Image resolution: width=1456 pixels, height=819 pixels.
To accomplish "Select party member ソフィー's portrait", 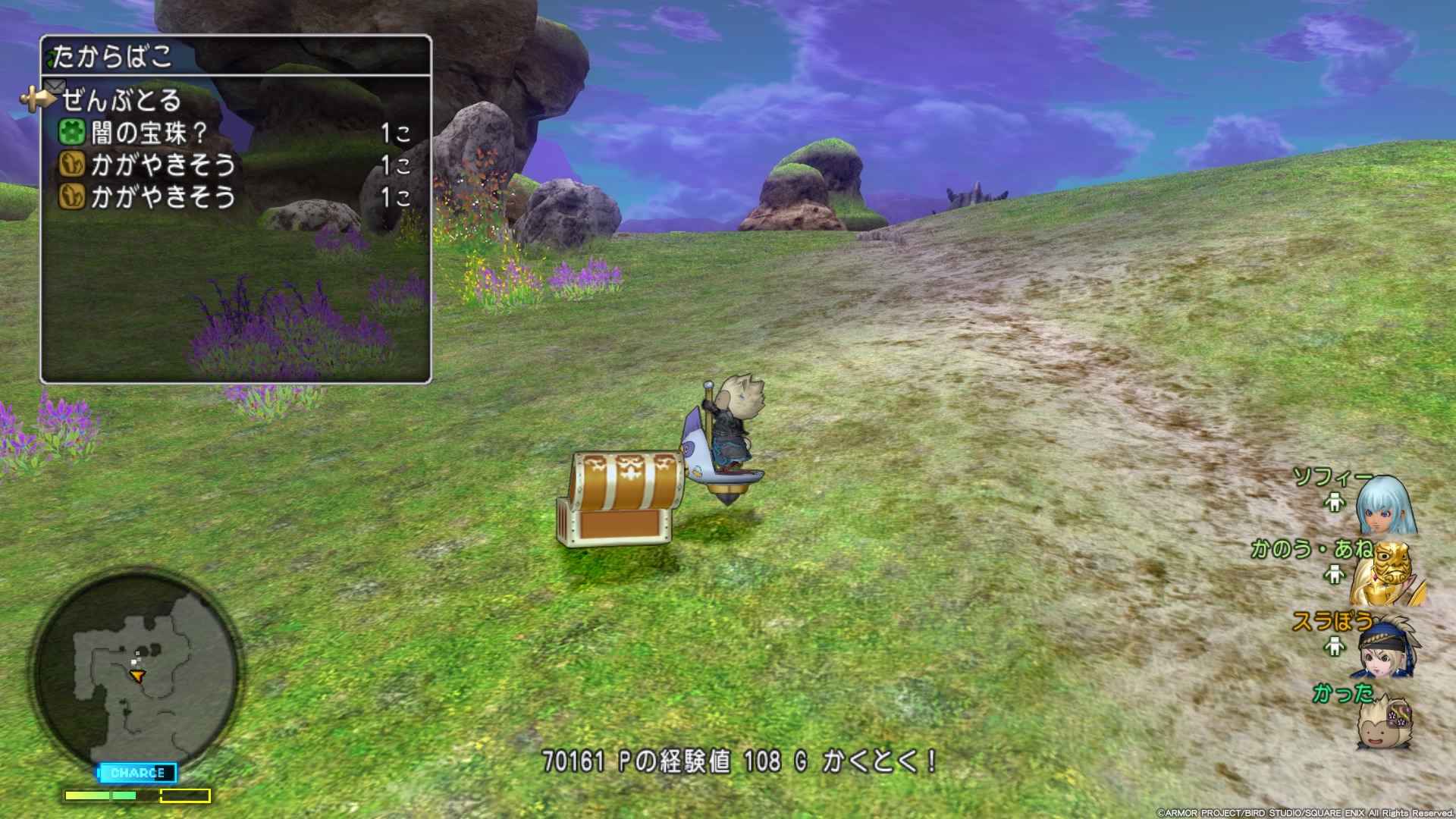I will tap(1385, 505).
